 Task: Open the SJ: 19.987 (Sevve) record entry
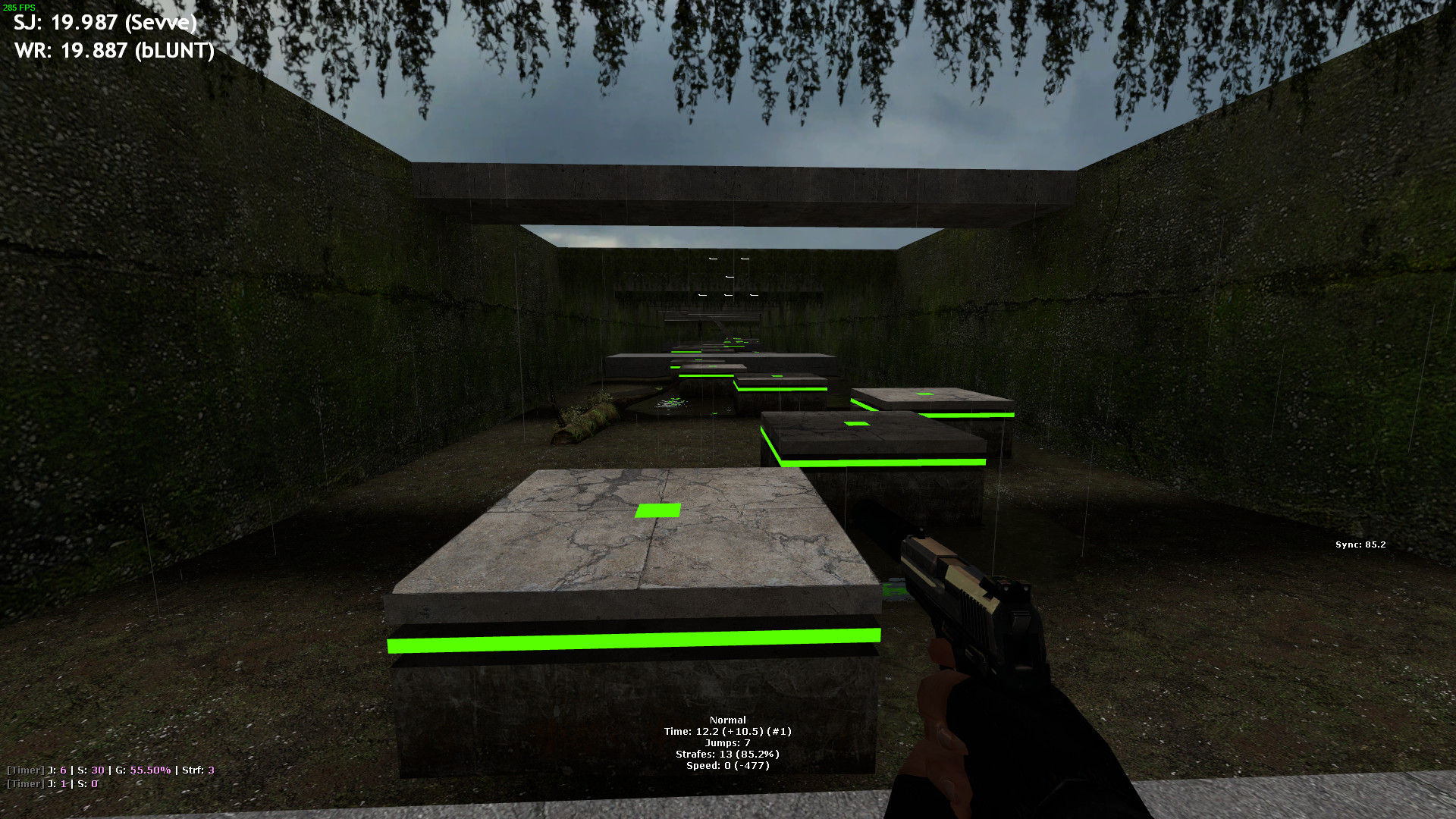[104, 23]
